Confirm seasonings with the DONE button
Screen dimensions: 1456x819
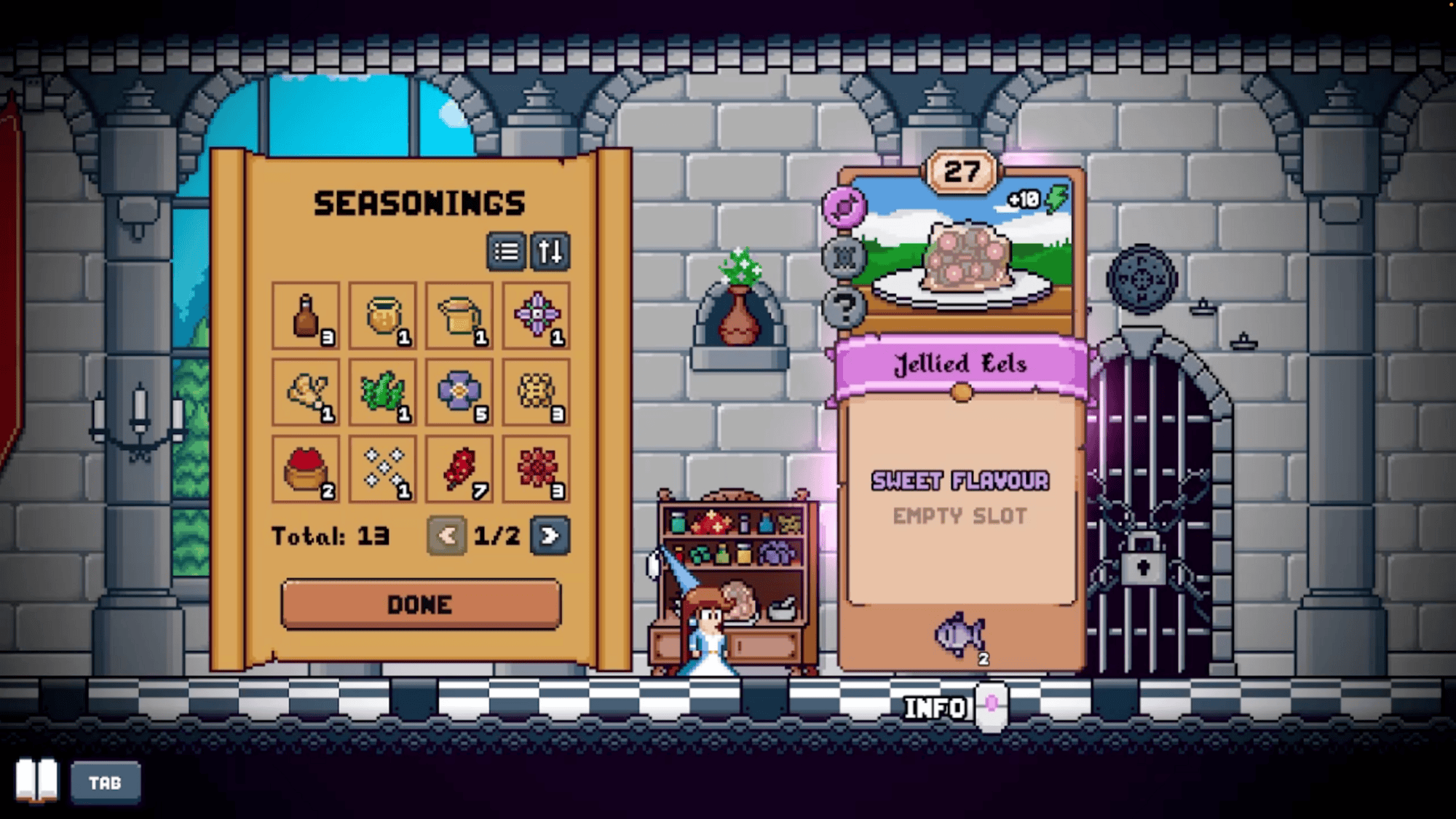click(421, 604)
